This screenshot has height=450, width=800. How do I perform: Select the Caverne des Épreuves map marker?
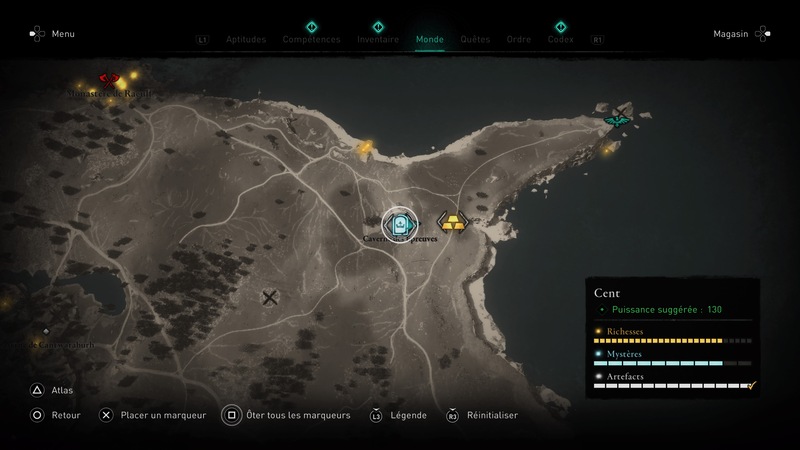400,224
